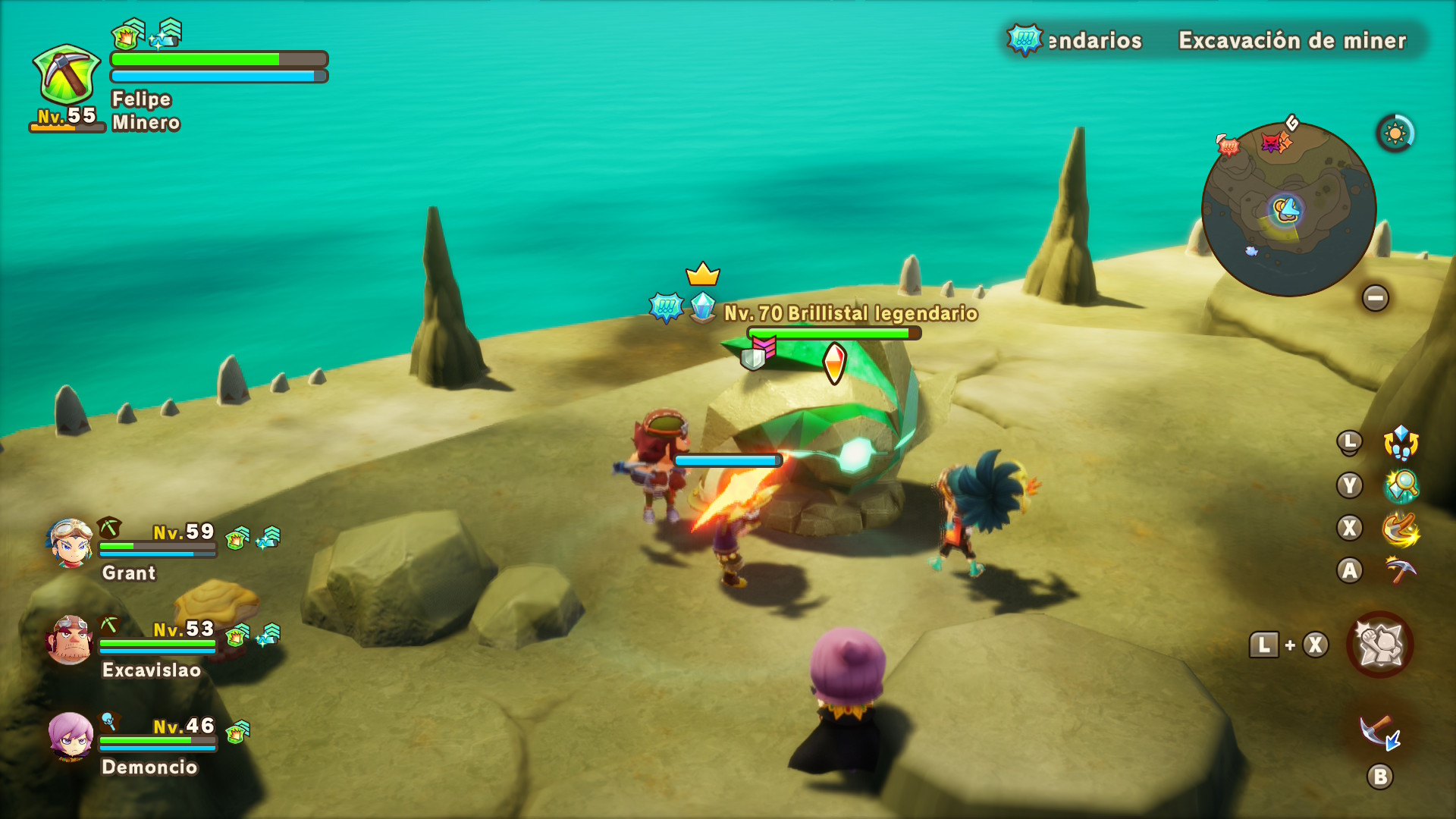Image resolution: width=1456 pixels, height=819 pixels.
Task: Select party member Demoncio's portrait
Action: click(71, 736)
